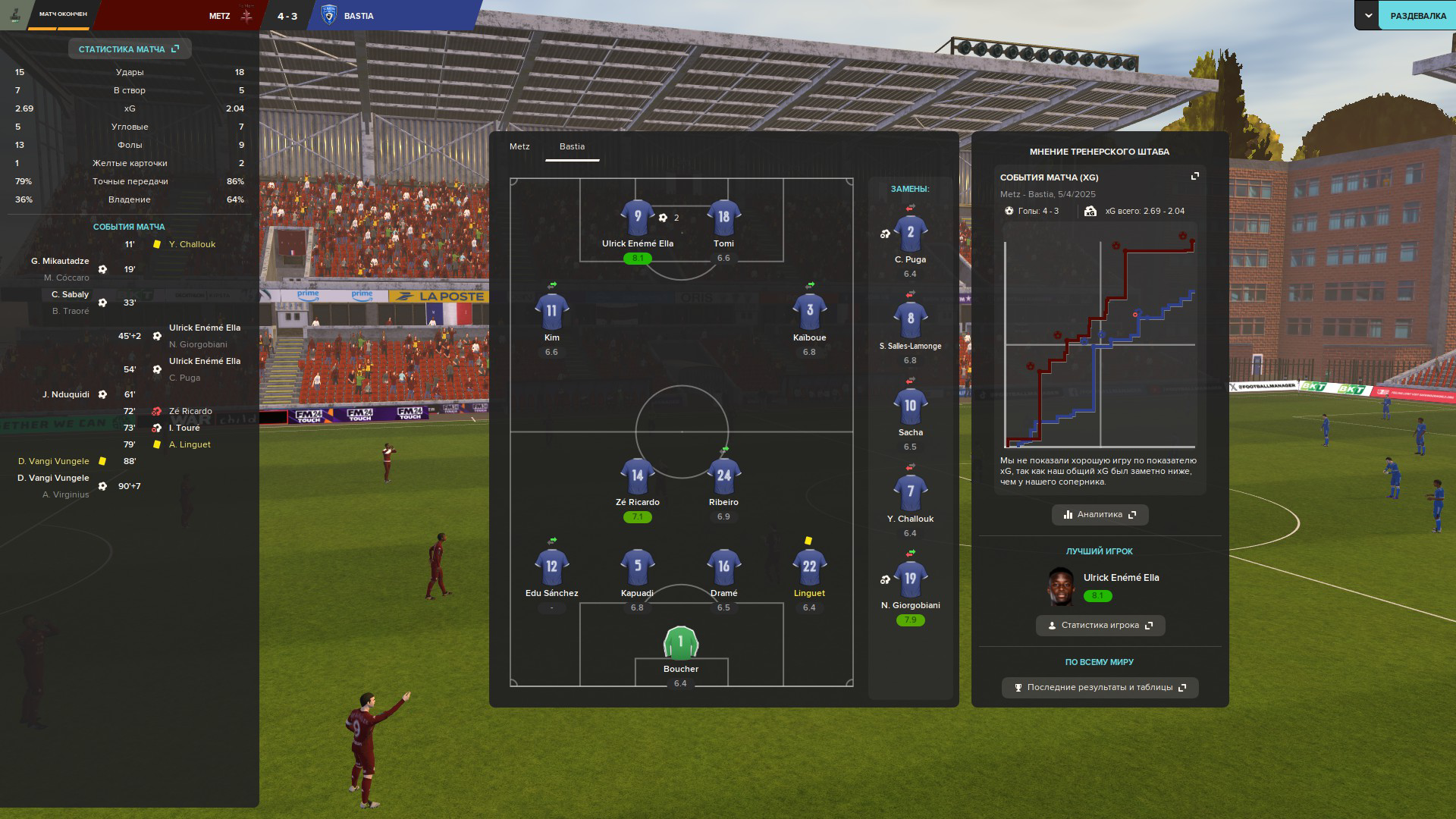The image size is (1456, 819).
Task: Pick substitute N. Giorgobiani's number 19 shirt
Action: click(910, 579)
